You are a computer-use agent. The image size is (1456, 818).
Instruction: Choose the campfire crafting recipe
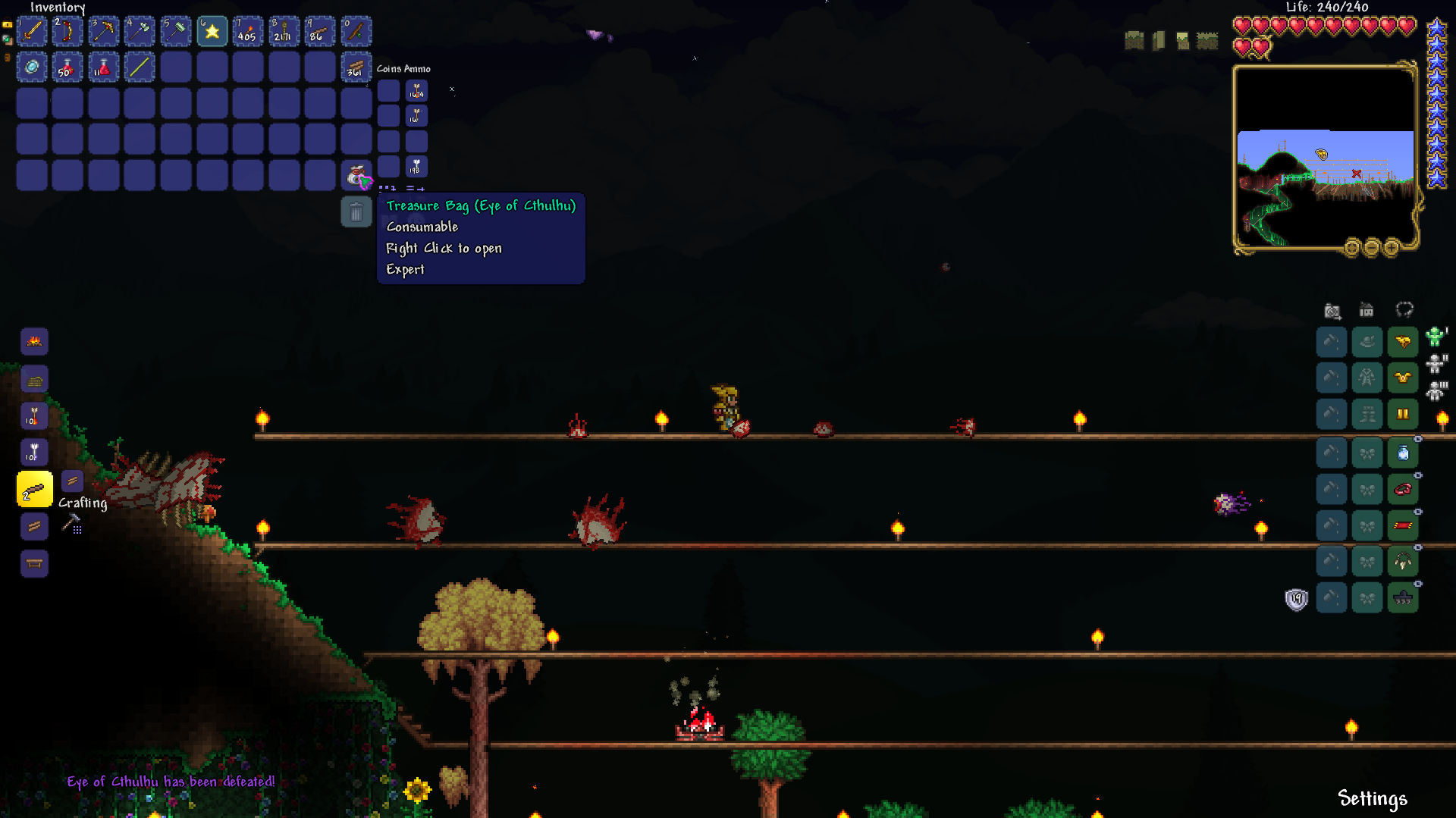coord(34,342)
